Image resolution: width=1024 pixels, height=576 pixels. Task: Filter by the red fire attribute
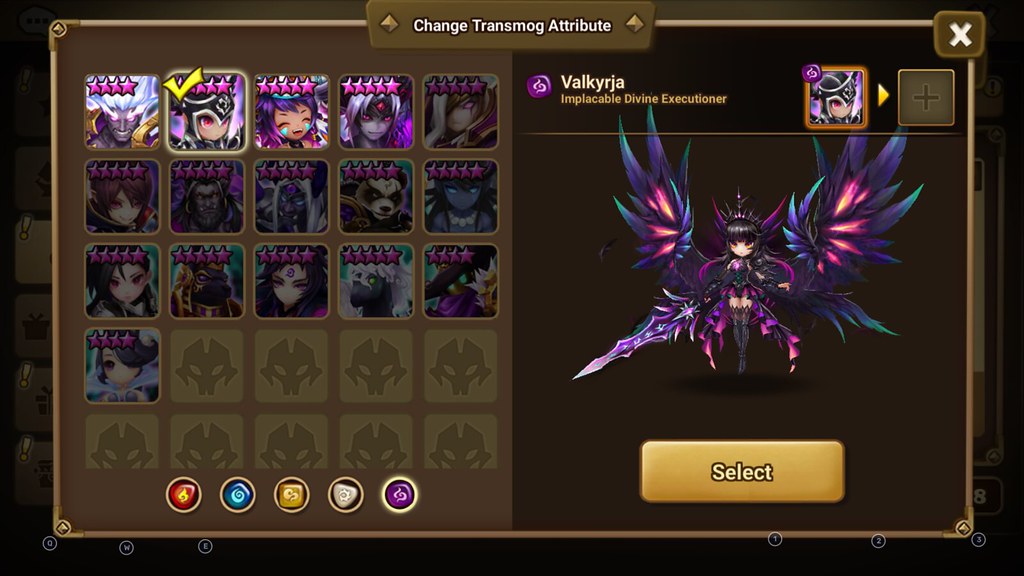pos(184,494)
